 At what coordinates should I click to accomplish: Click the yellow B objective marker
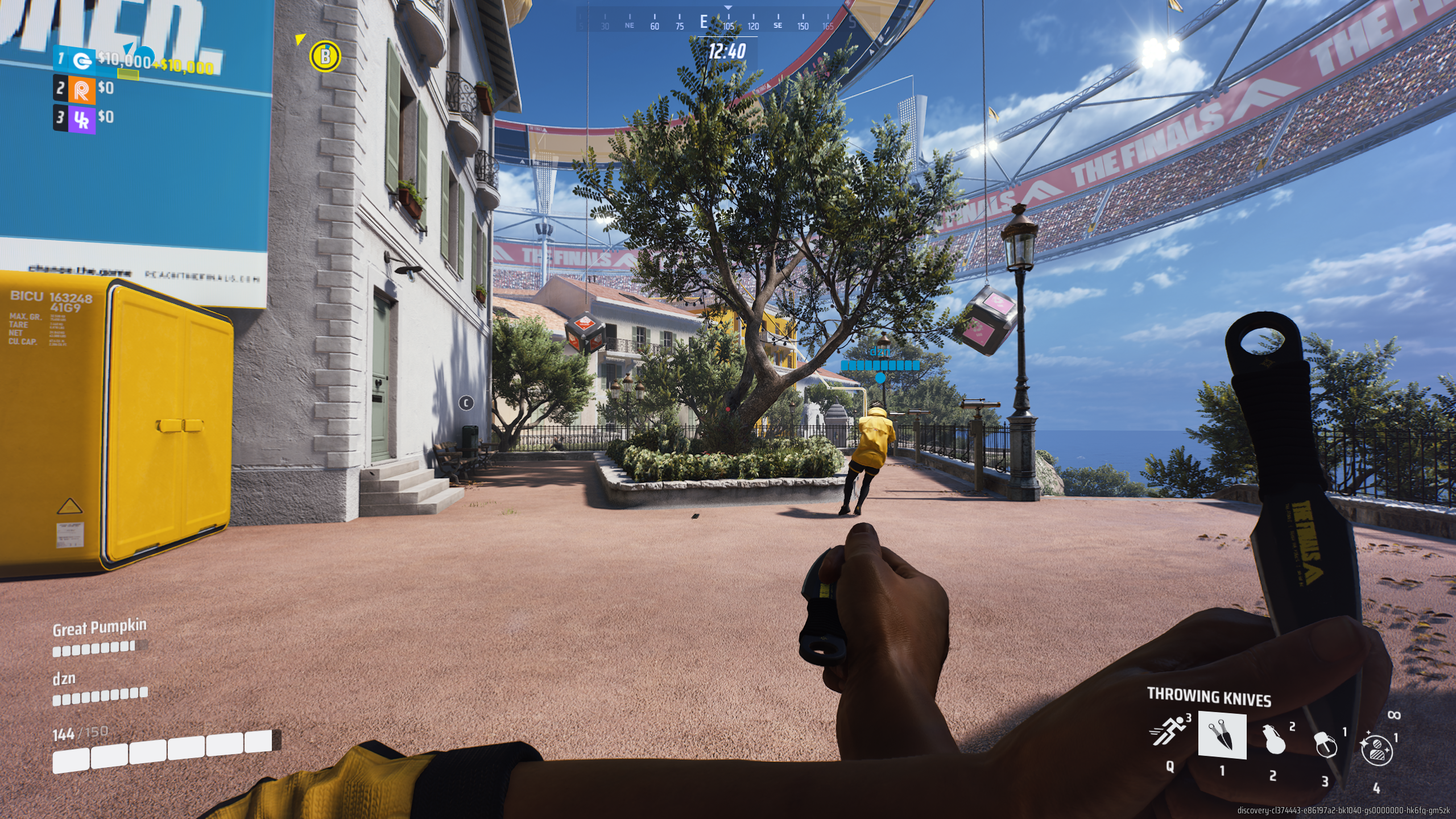325,56
